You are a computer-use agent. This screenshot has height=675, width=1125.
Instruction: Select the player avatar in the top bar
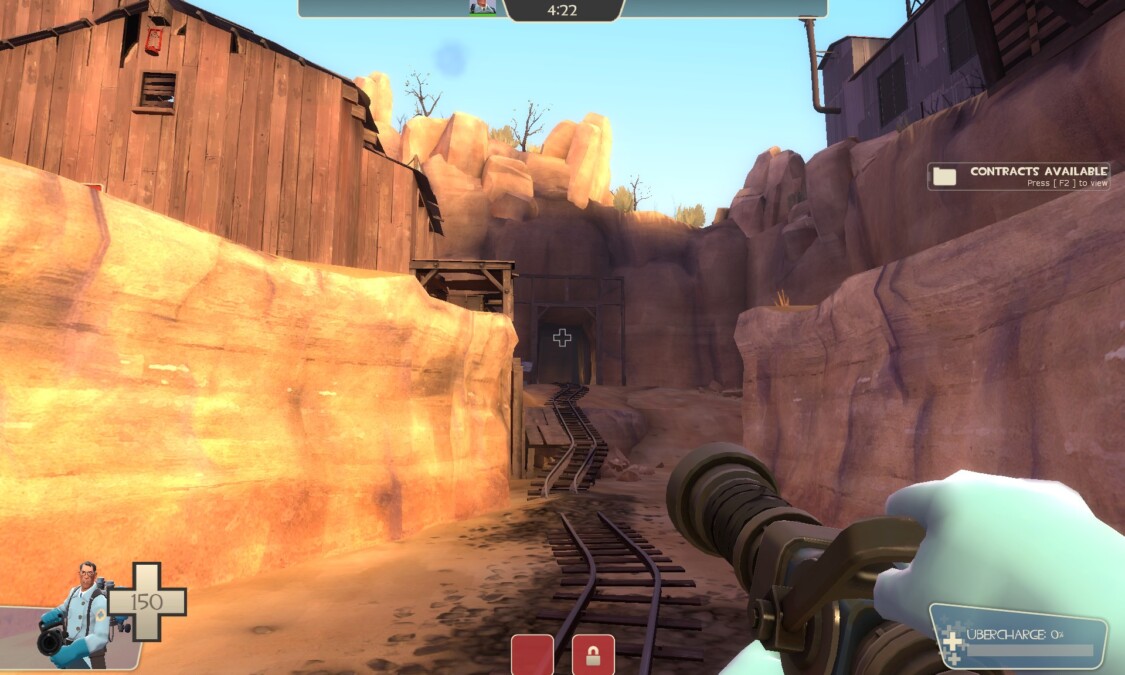482,8
